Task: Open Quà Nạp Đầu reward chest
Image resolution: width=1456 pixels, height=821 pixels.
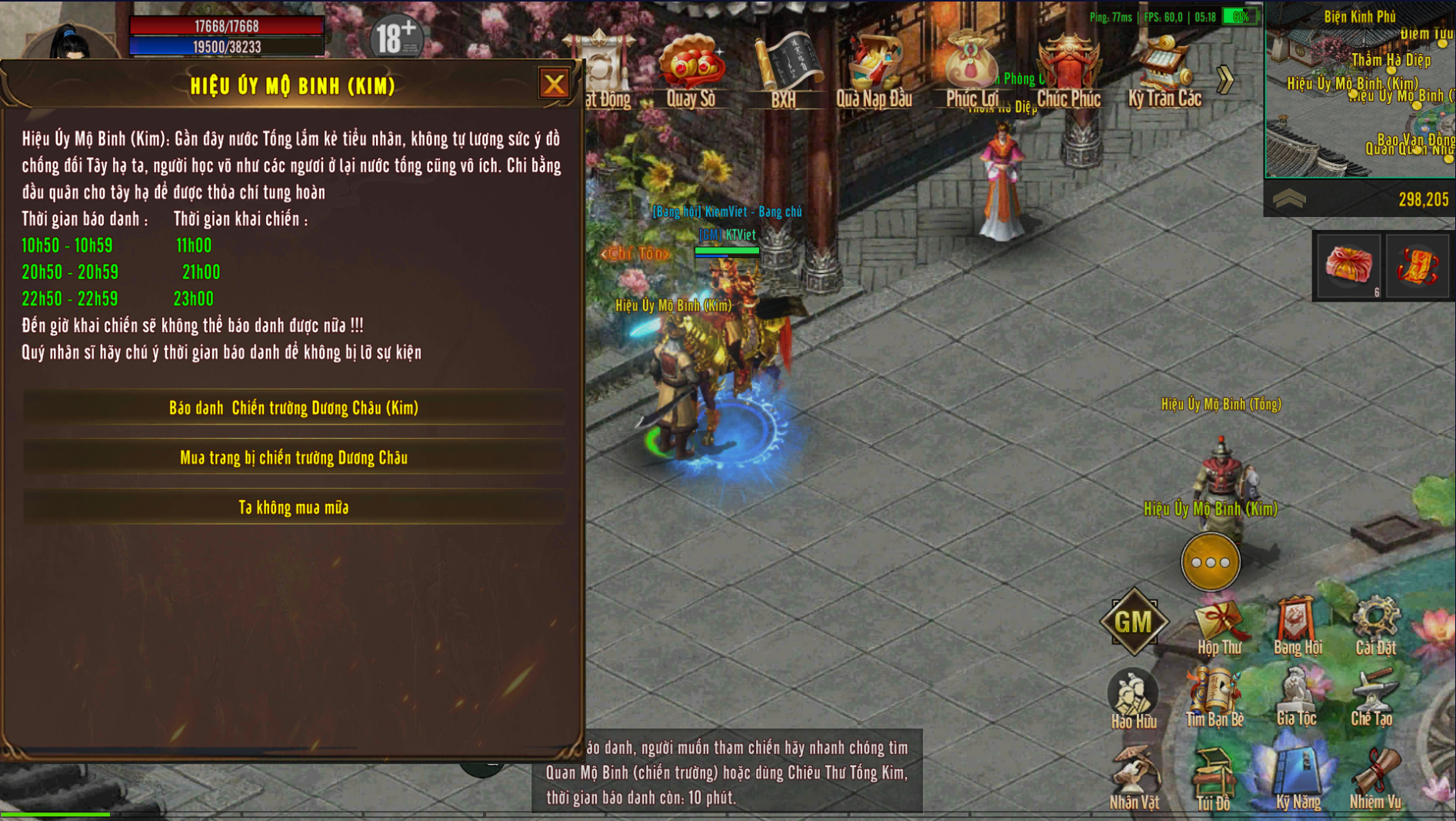Action: [x=874, y=69]
